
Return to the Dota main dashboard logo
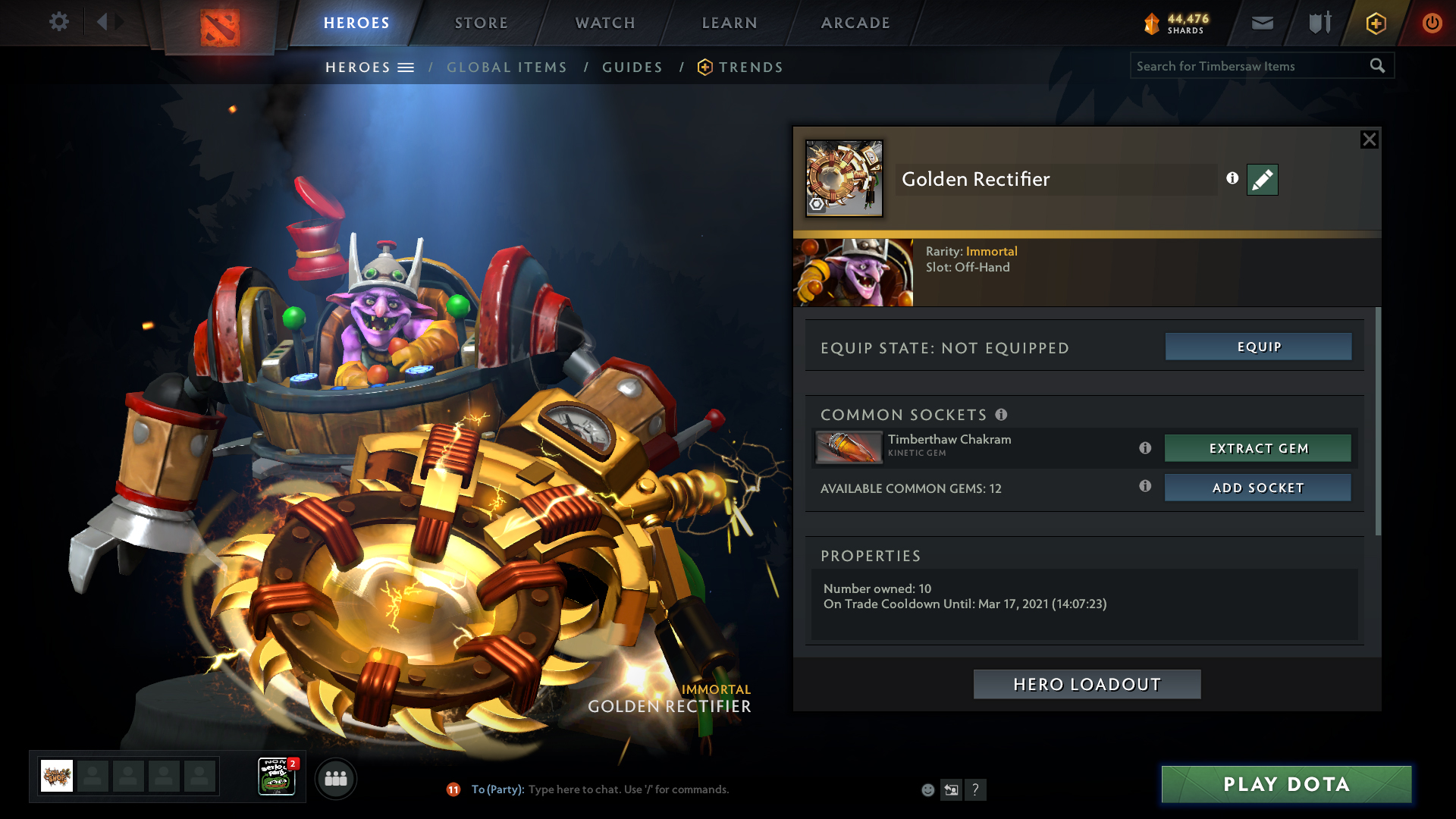pos(220,27)
